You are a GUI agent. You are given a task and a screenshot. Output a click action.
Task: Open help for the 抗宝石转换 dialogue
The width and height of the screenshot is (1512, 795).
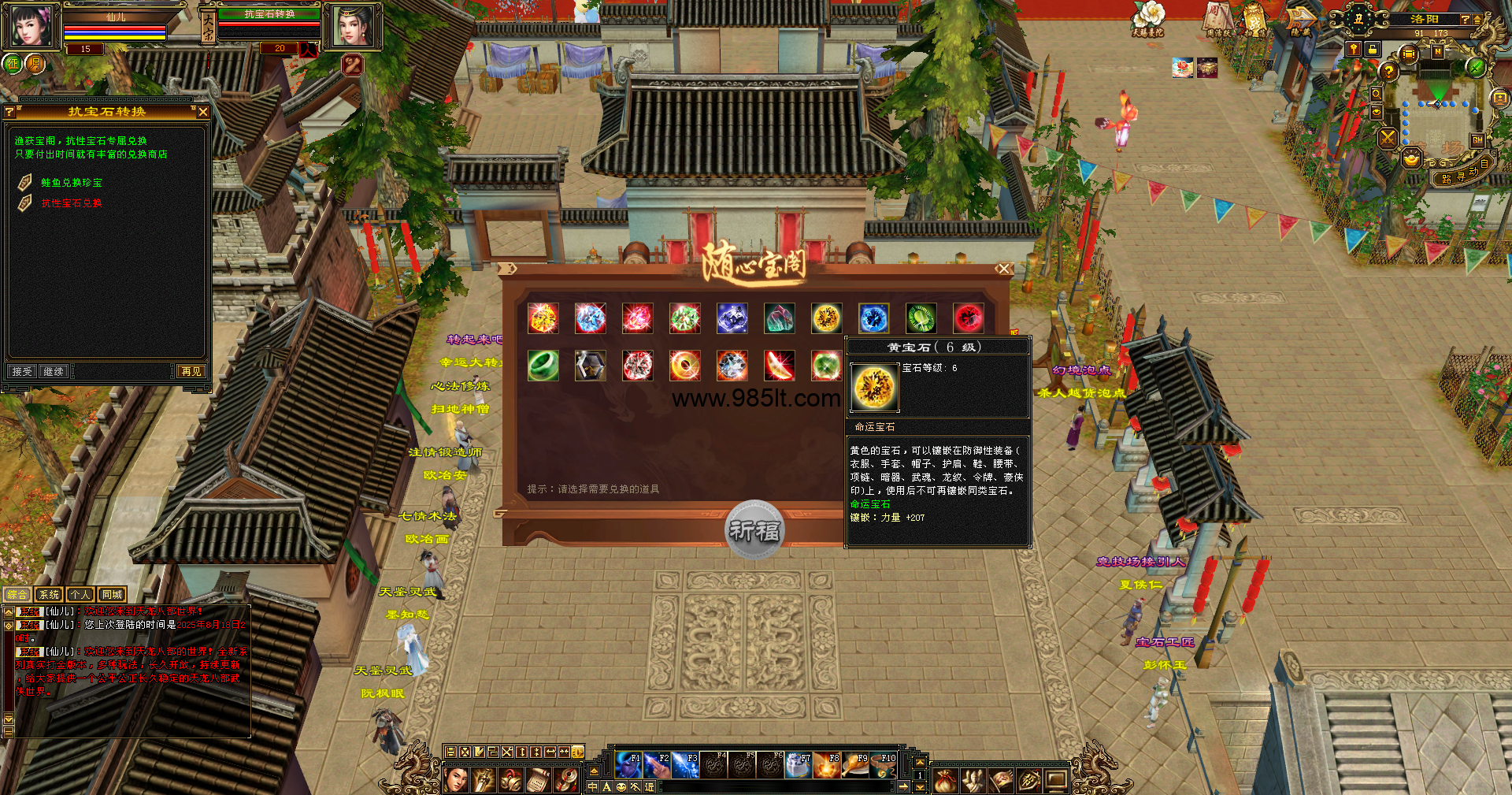pyautogui.click(x=9, y=112)
